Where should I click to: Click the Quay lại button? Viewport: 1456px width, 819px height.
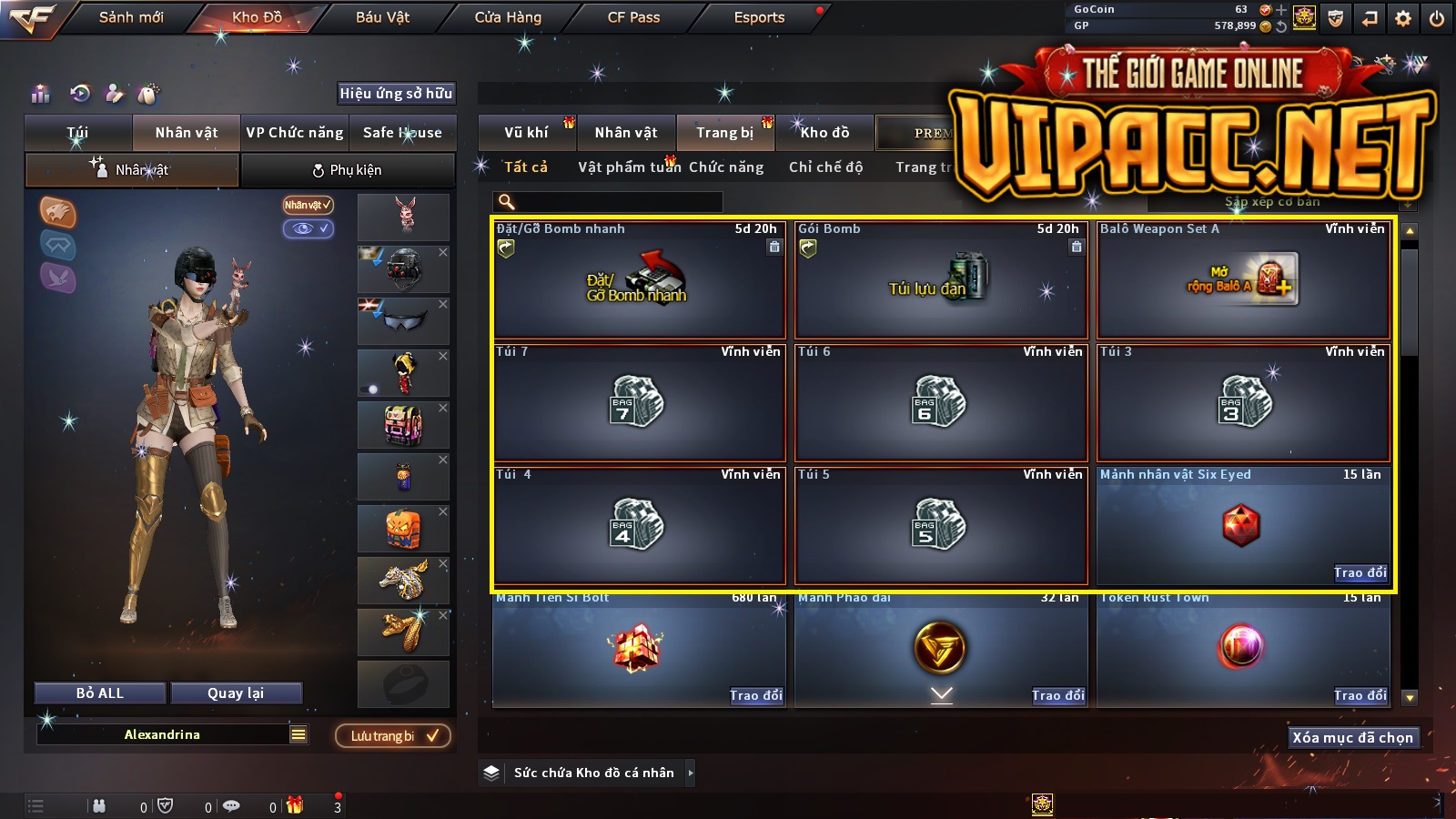point(236,693)
